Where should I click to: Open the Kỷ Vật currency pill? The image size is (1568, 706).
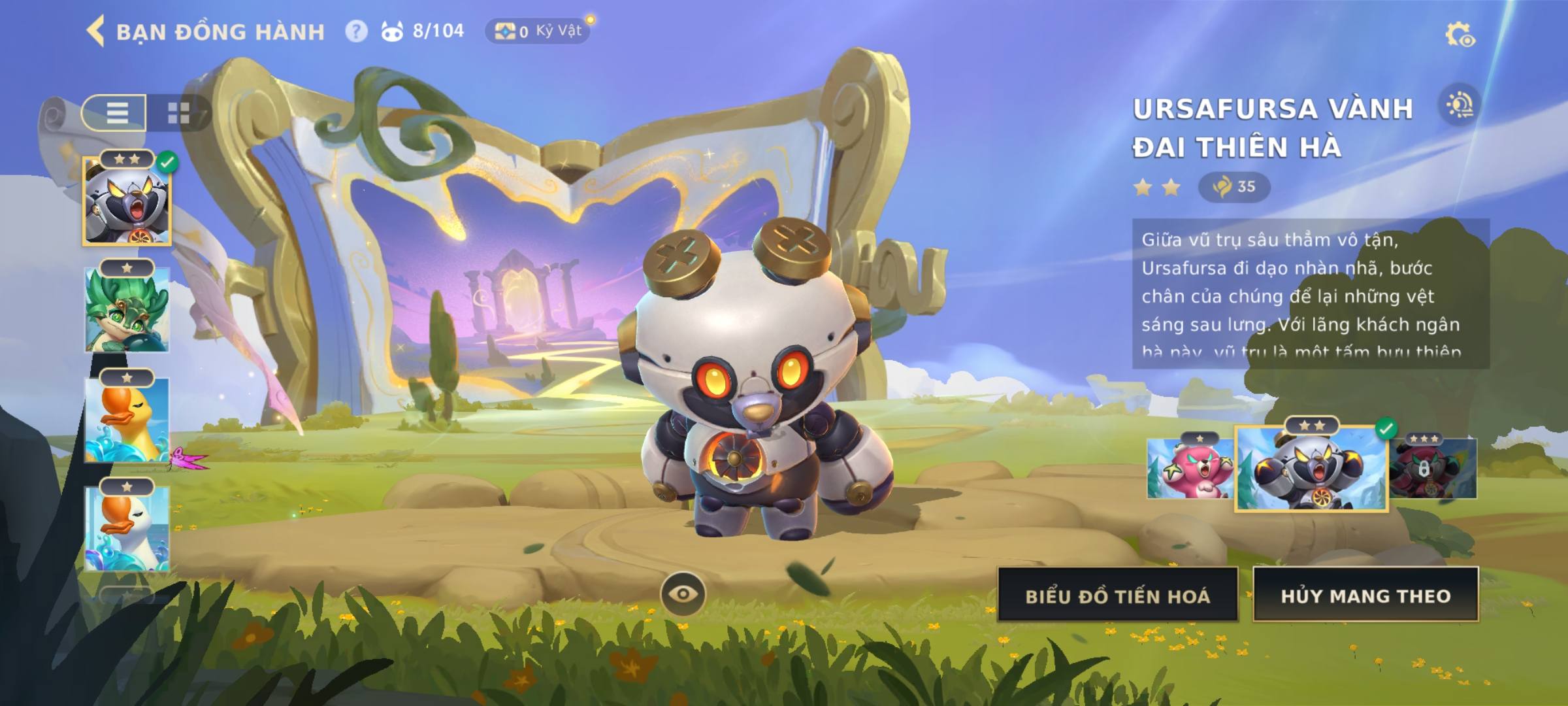click(538, 31)
